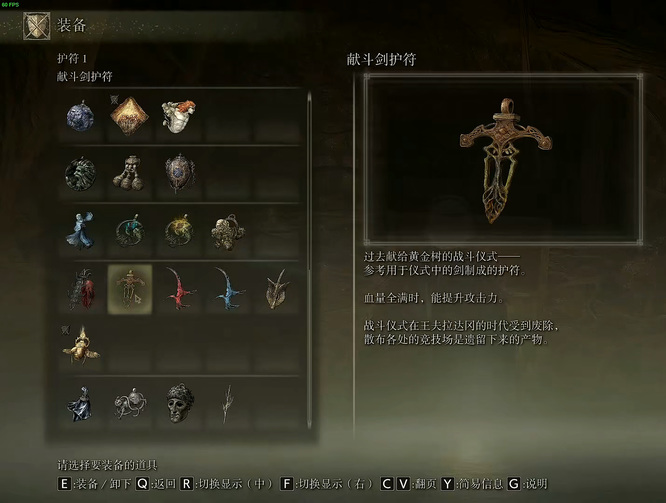The image size is (666, 503).
Task: Choose the red winged sword insignia
Action: click(179, 288)
